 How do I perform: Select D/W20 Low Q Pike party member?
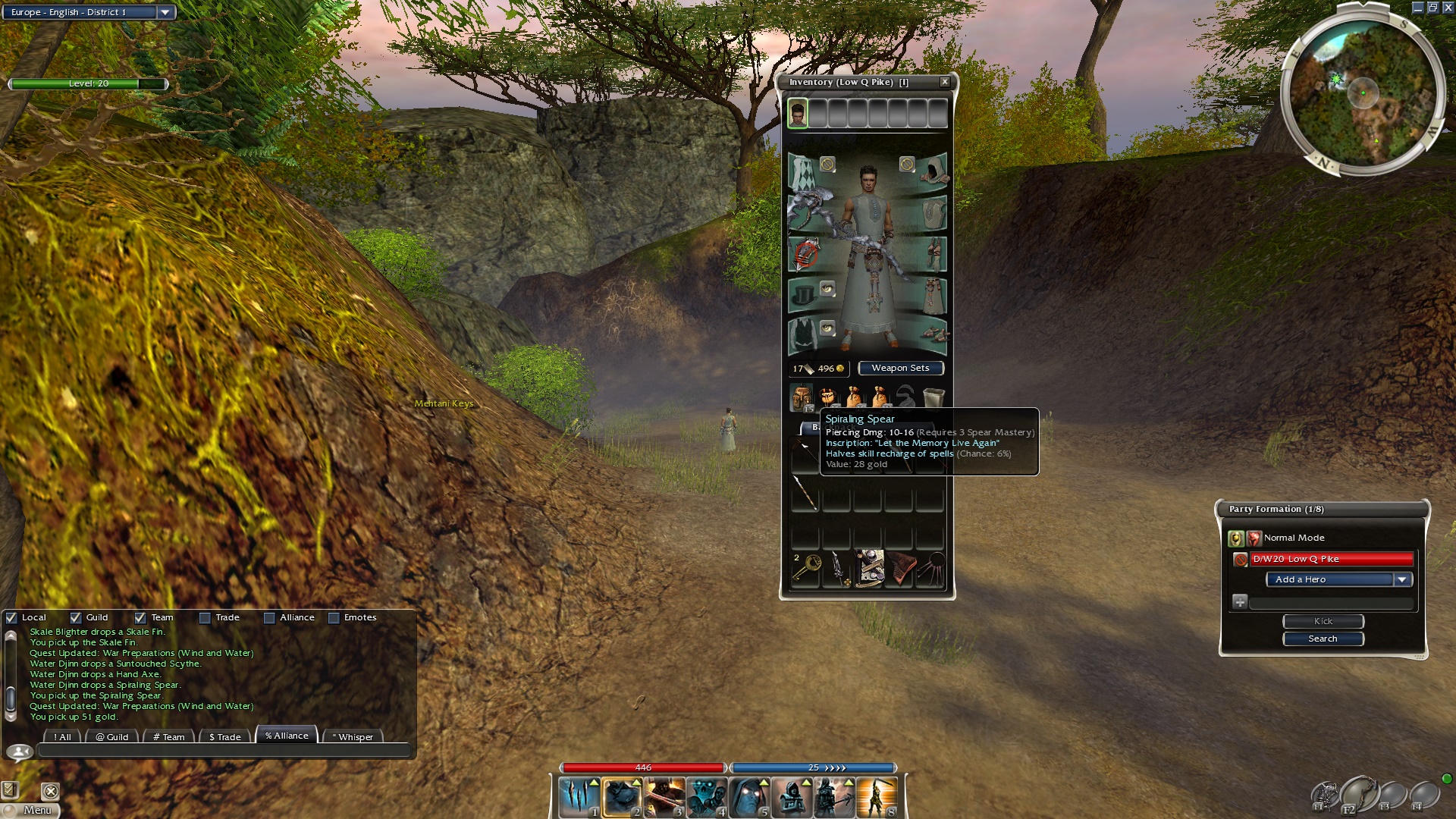tap(1331, 559)
